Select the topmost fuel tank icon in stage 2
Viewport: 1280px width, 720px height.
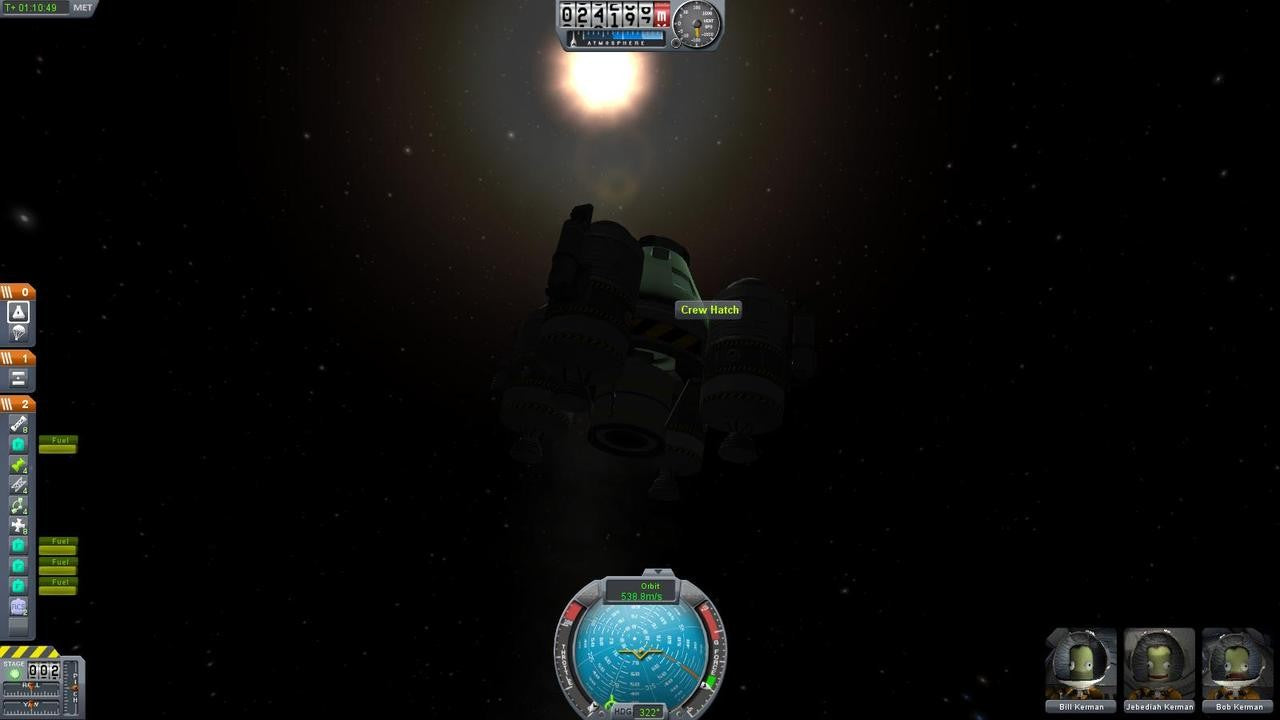click(x=18, y=443)
